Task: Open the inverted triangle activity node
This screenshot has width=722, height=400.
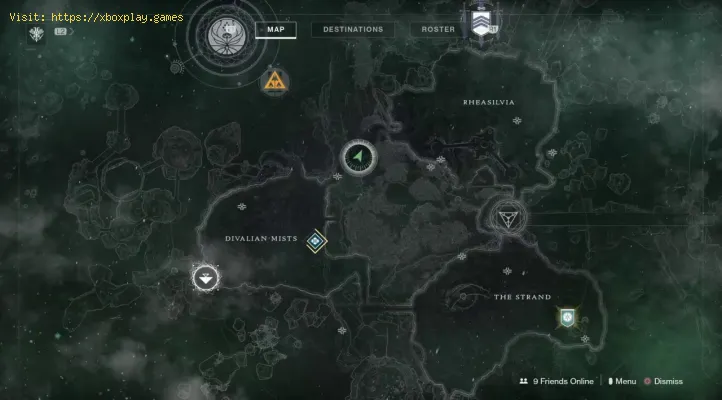Action: (505, 216)
